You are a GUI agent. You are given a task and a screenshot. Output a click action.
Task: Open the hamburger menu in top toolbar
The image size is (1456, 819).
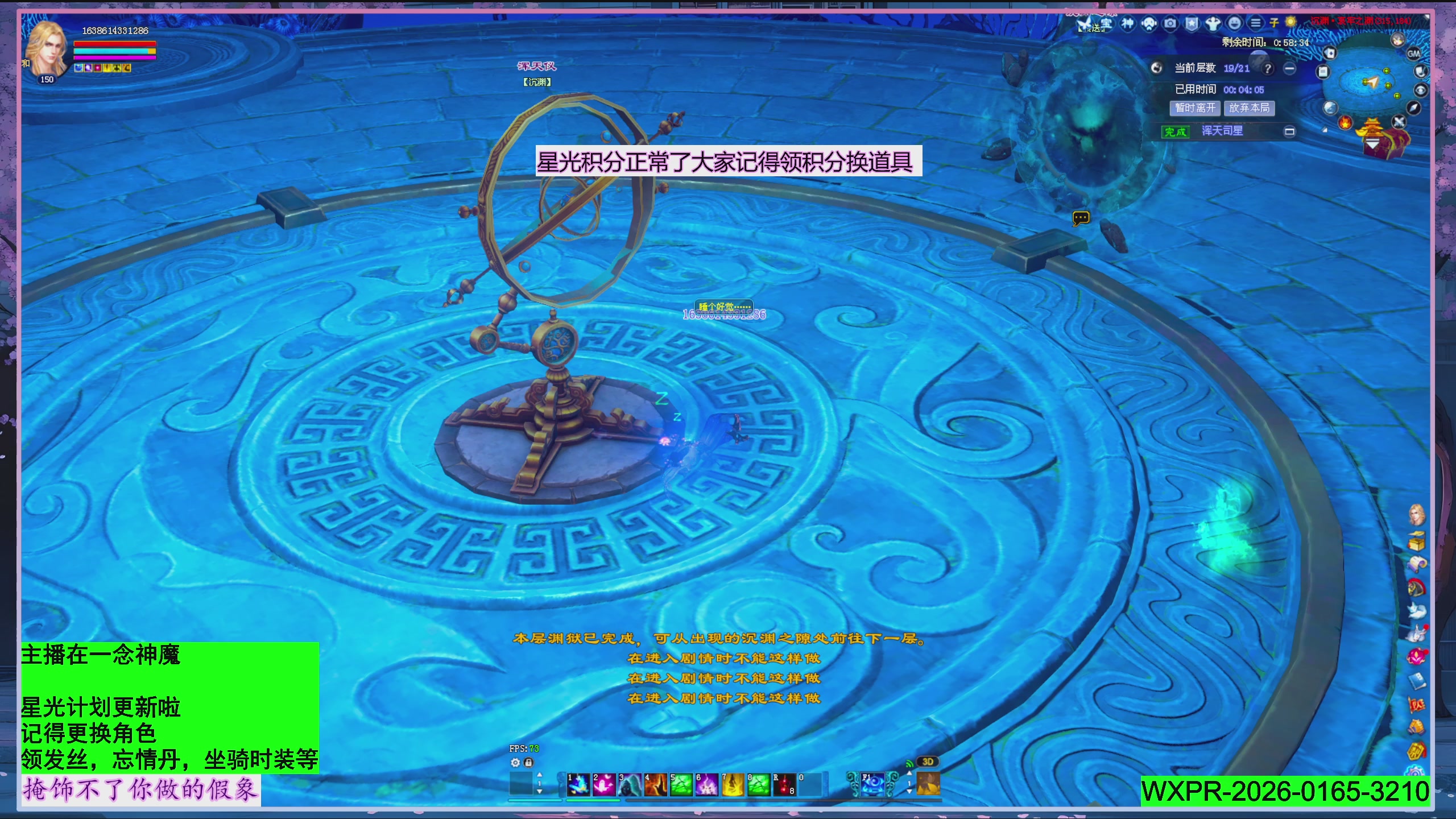coord(1255,24)
